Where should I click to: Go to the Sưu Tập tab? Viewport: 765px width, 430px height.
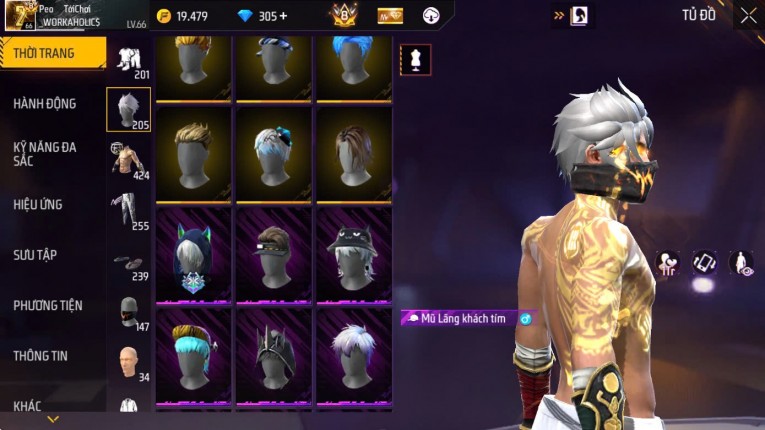point(34,255)
